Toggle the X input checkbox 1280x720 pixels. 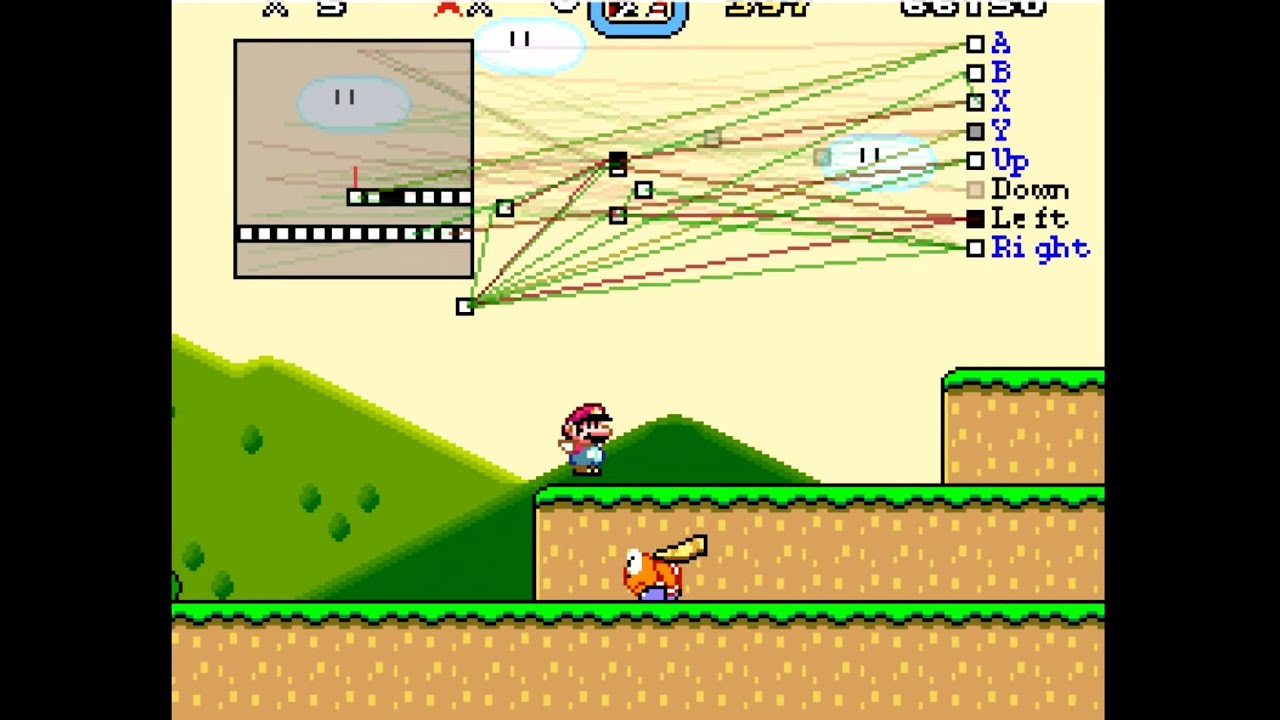pyautogui.click(x=975, y=102)
